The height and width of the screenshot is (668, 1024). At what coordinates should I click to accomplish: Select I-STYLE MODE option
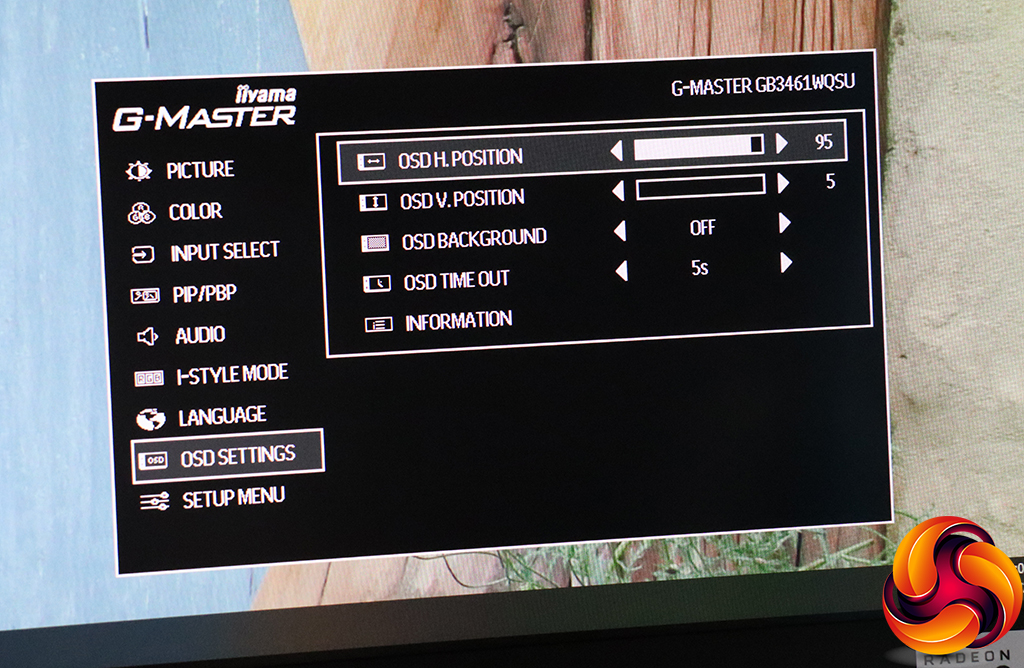click(231, 375)
